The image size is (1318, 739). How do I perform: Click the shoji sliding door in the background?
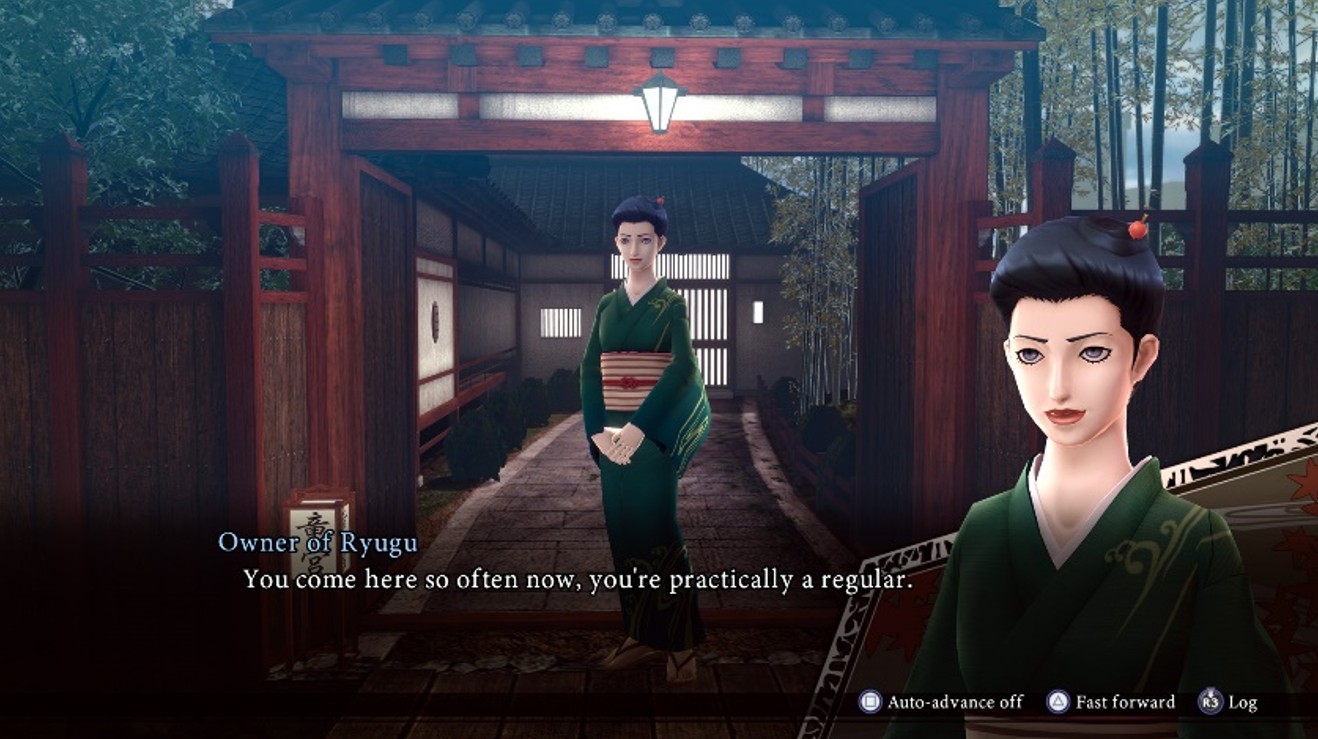click(x=700, y=300)
